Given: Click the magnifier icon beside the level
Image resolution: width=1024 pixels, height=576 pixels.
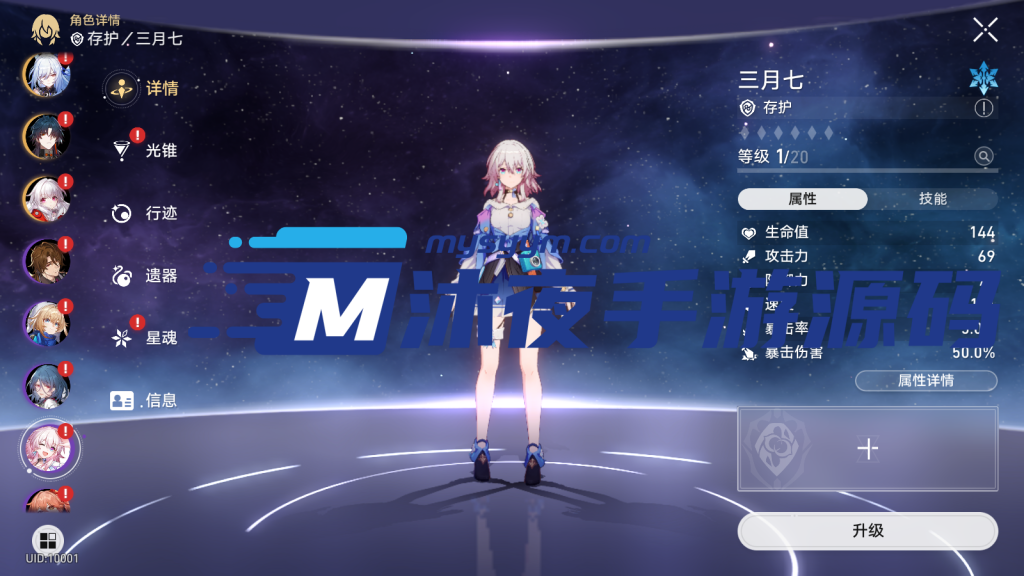Looking at the screenshot, I should 984,156.
